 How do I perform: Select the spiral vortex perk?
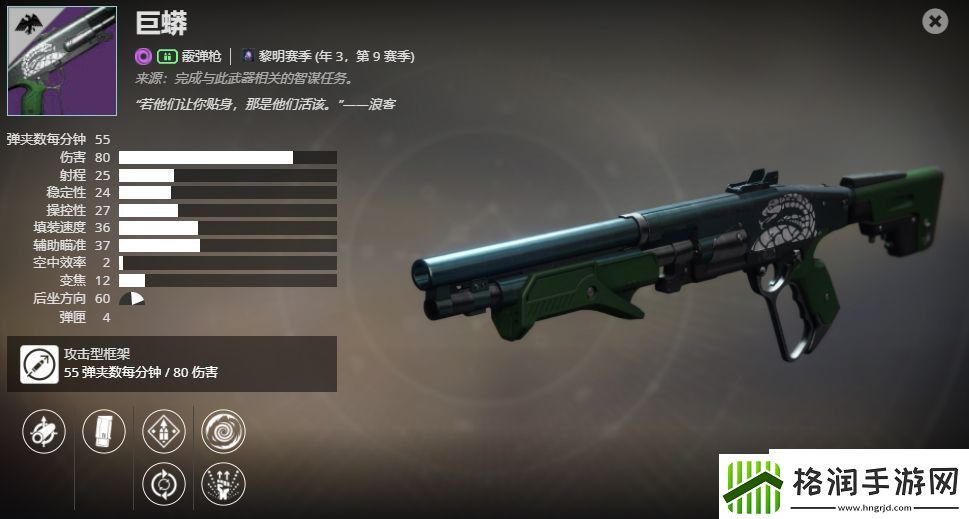(x=223, y=431)
